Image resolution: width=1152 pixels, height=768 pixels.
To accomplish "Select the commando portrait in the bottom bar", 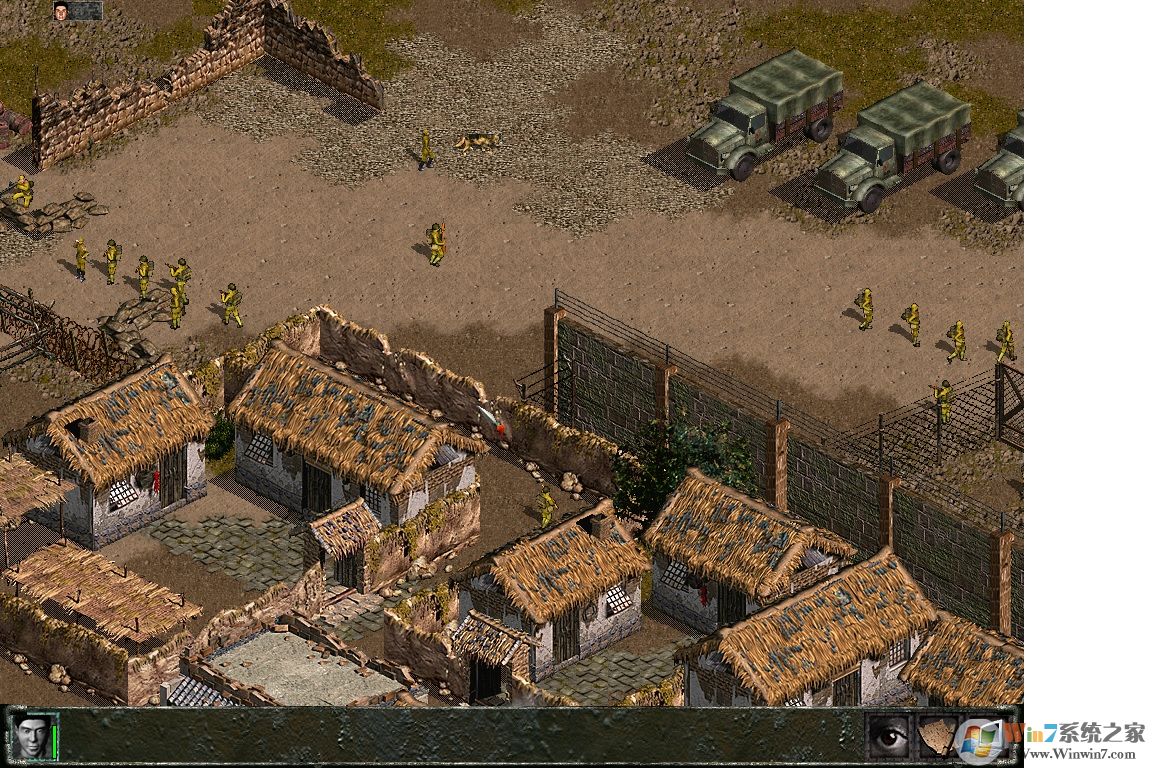I will tap(30, 737).
